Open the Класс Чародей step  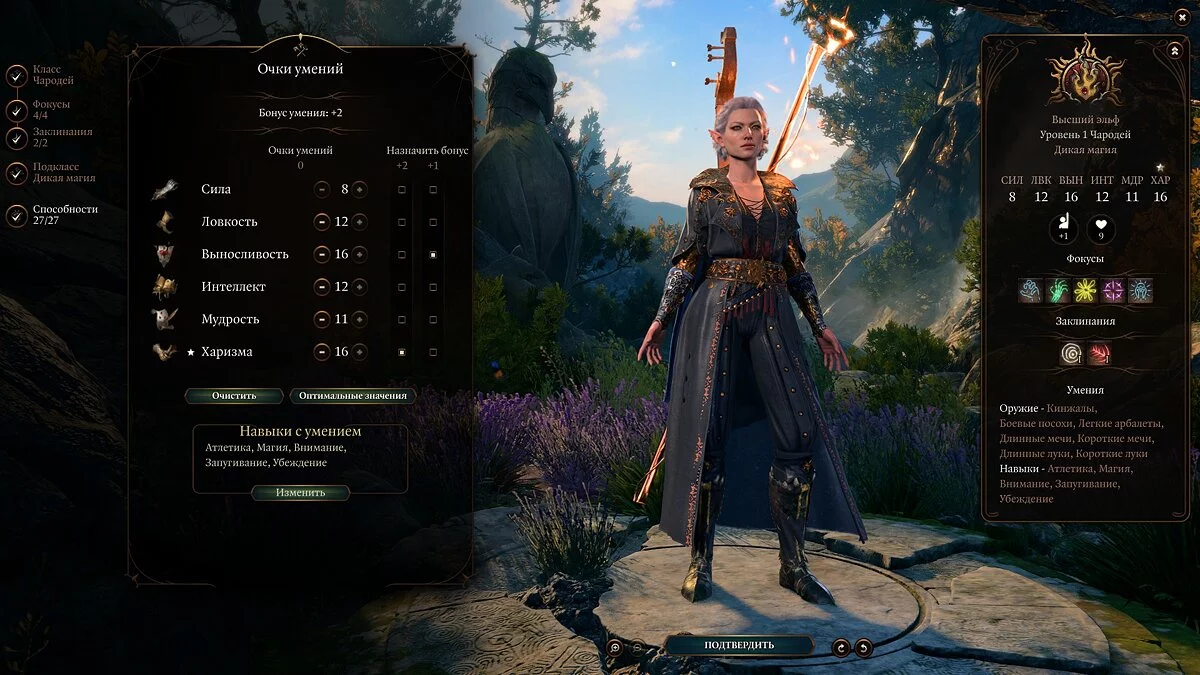point(17,75)
